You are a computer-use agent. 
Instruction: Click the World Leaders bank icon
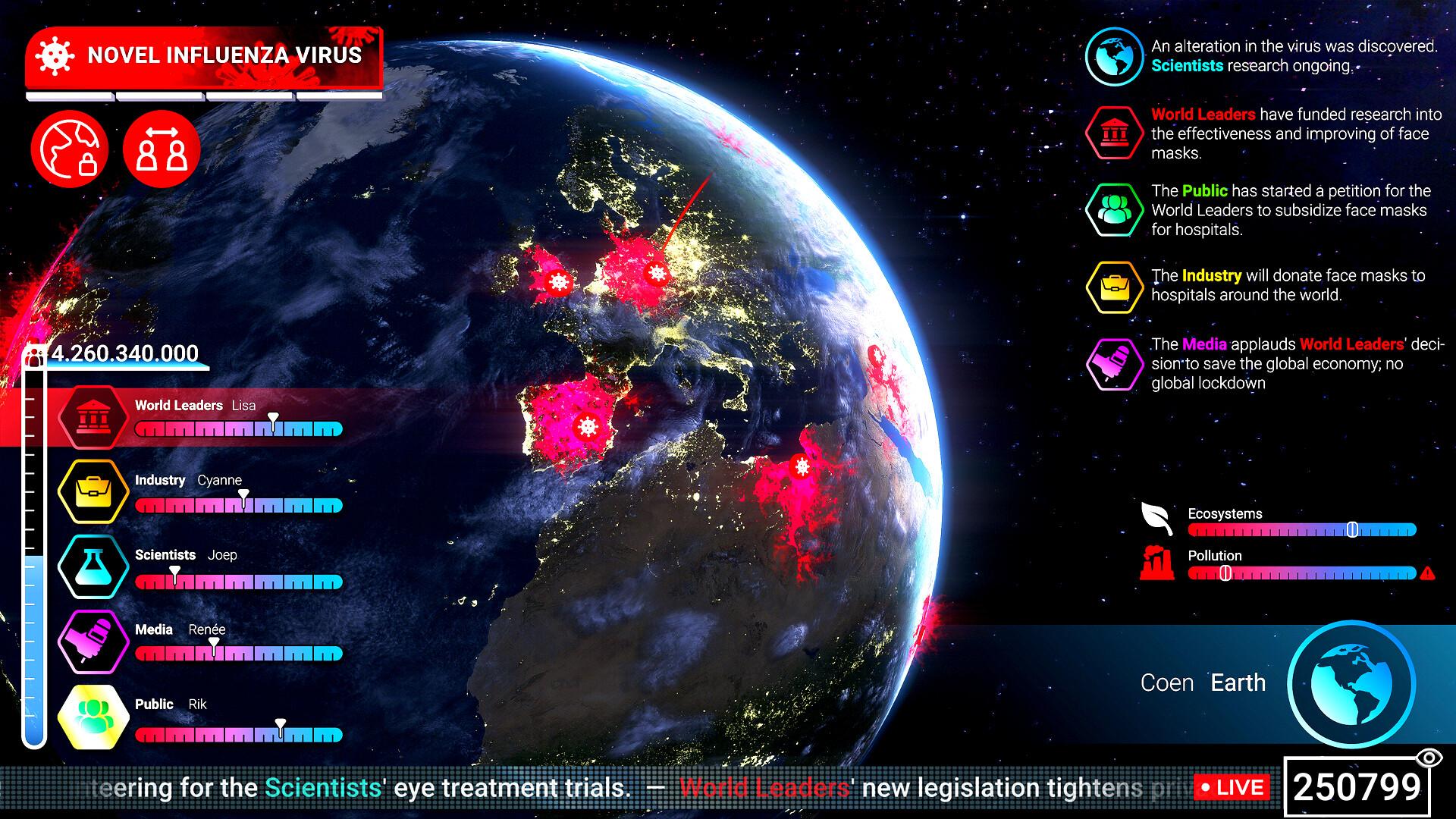[93, 418]
